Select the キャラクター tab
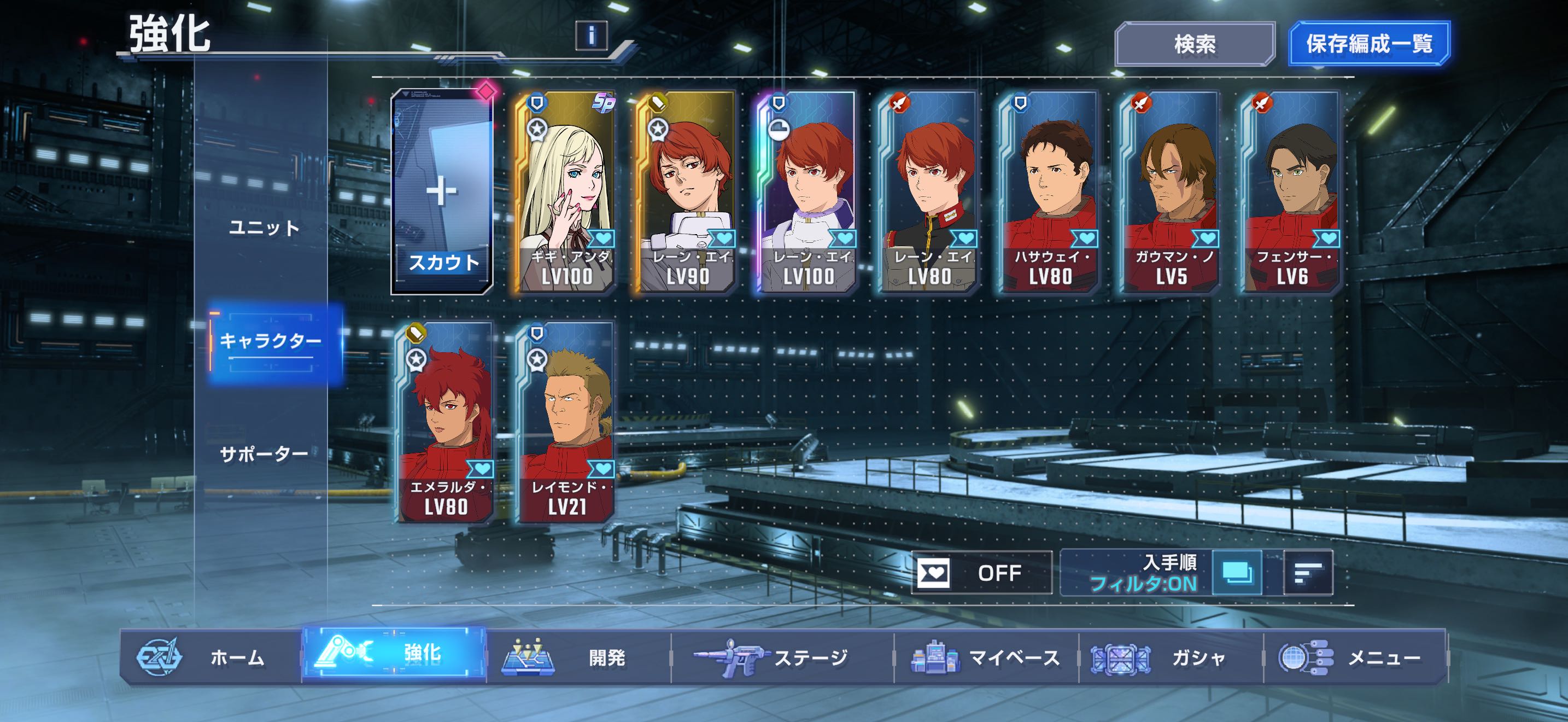Viewport: 1568px width, 722px height. (270, 341)
